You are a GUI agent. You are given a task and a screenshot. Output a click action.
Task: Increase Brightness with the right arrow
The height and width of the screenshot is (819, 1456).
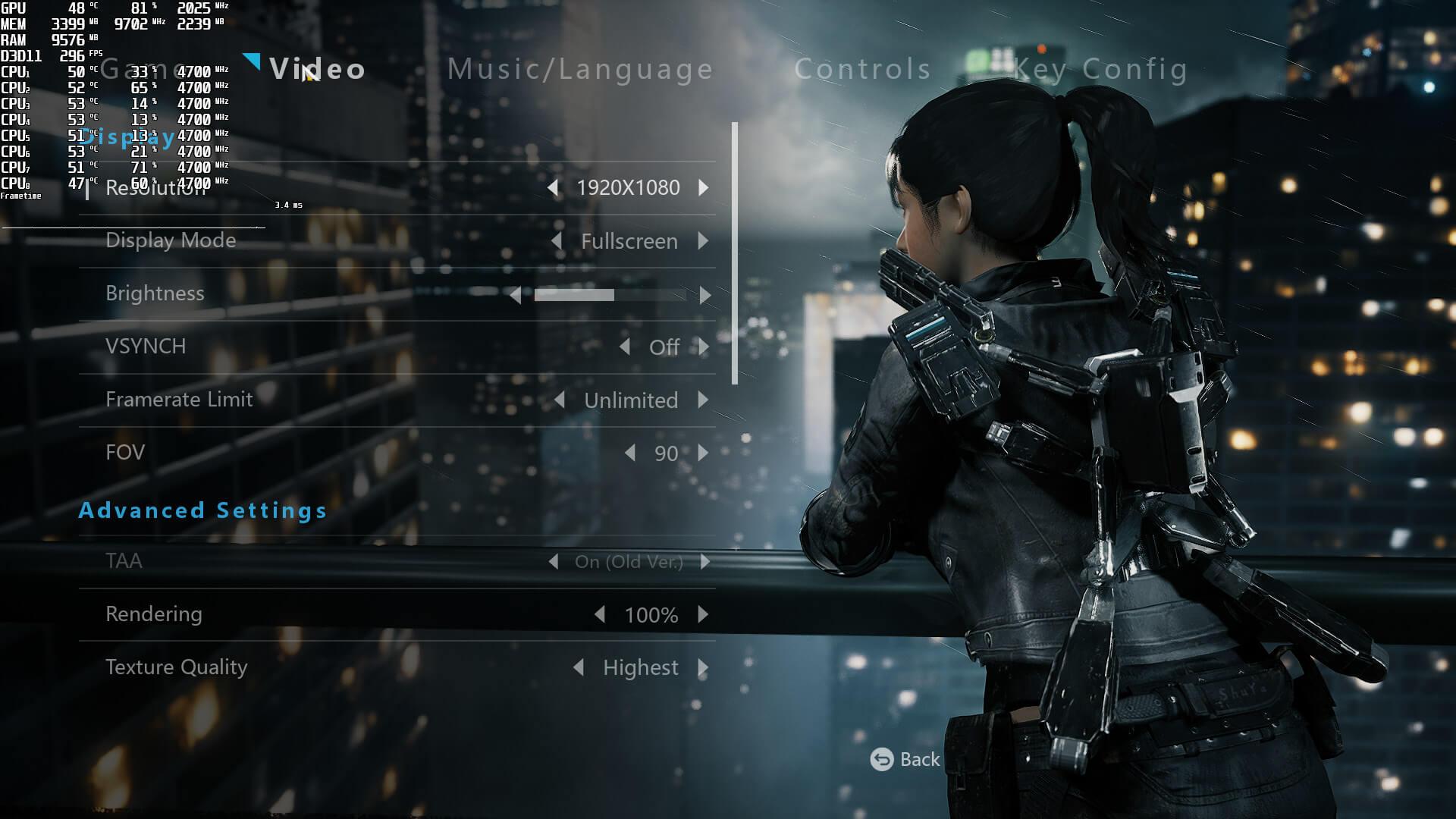coord(705,295)
